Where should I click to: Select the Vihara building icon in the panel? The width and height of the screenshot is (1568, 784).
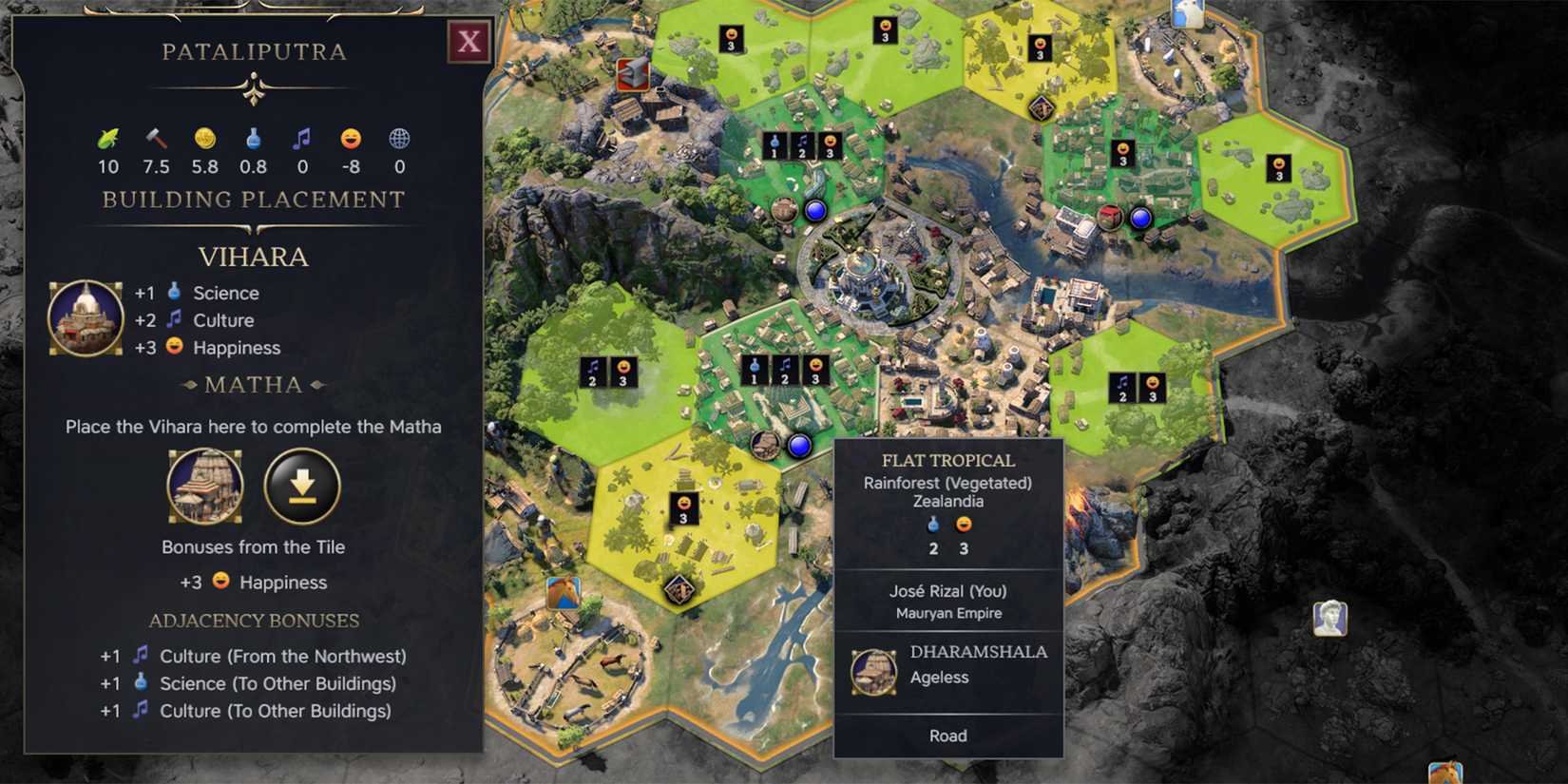[x=85, y=319]
